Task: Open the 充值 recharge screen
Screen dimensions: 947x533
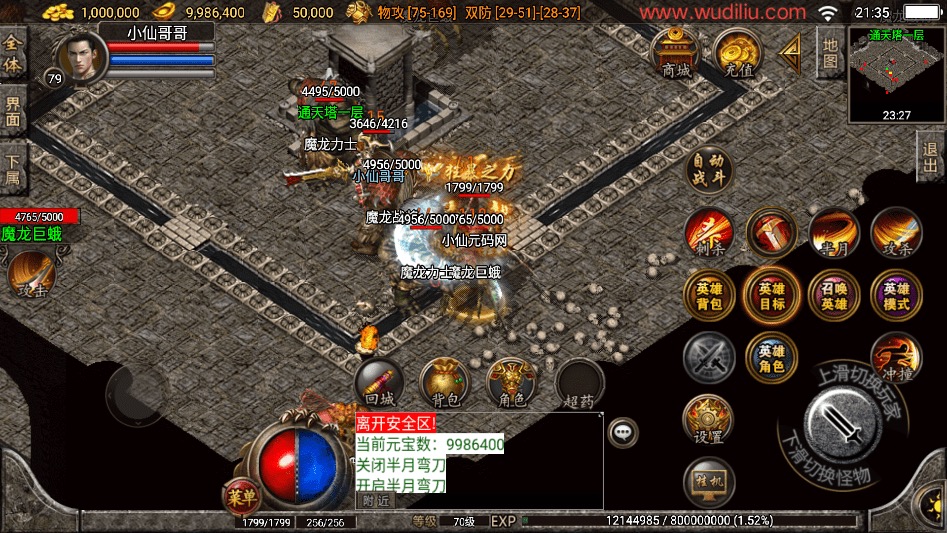Action: [x=737, y=53]
